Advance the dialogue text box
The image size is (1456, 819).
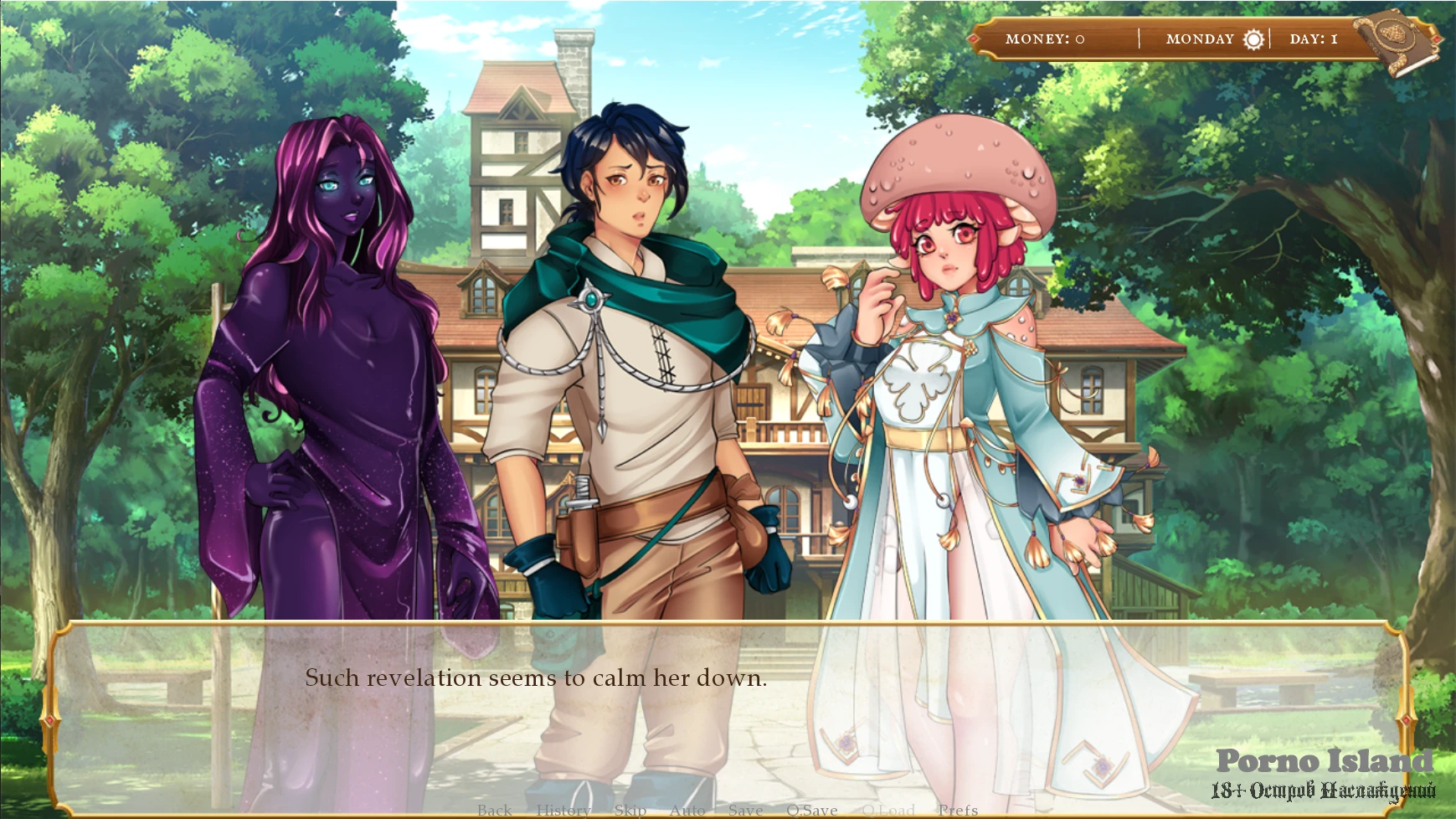728,712
